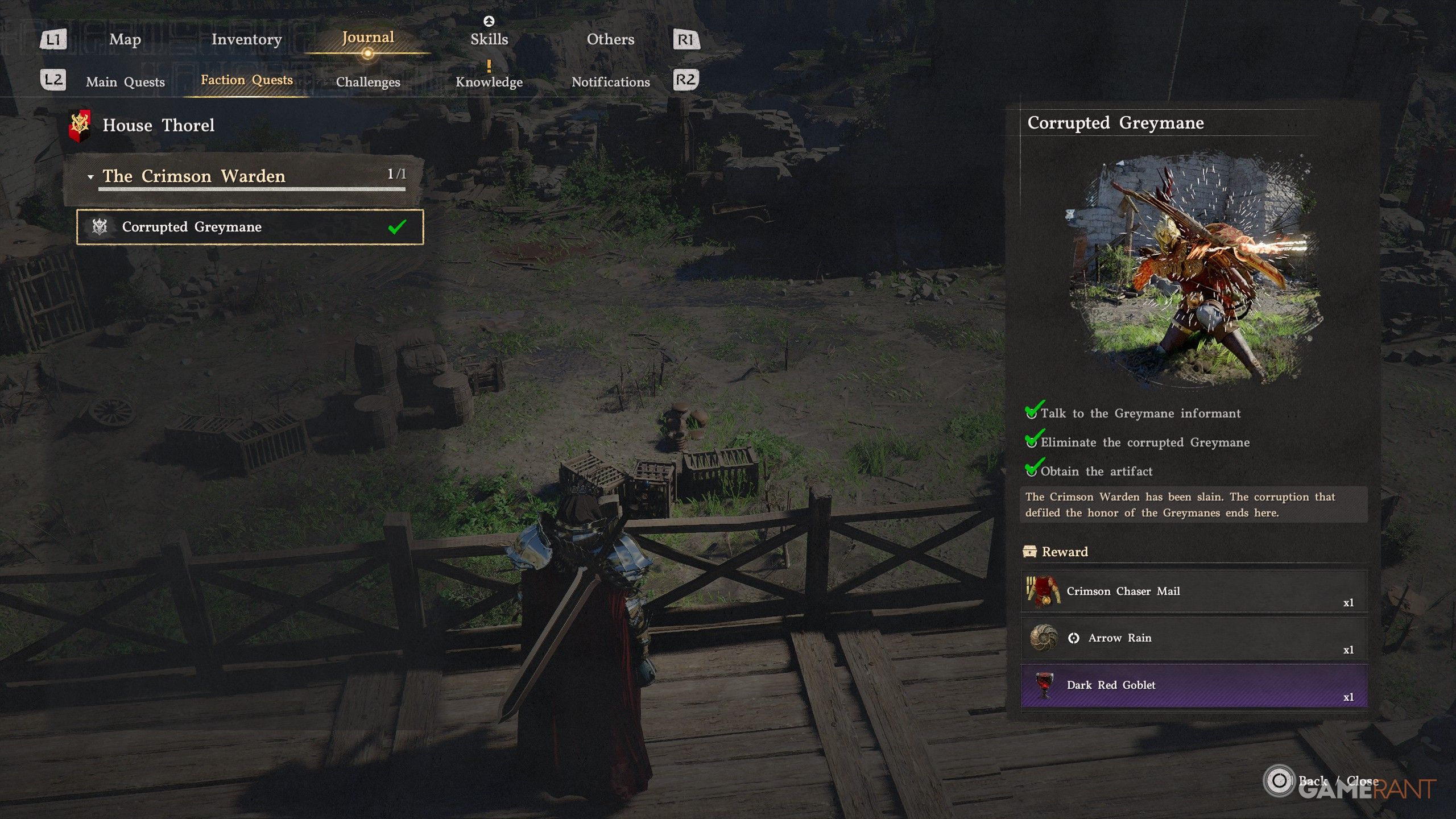Select the Faction Quests sub-tab
This screenshot has height=819, width=1456.
[247, 80]
